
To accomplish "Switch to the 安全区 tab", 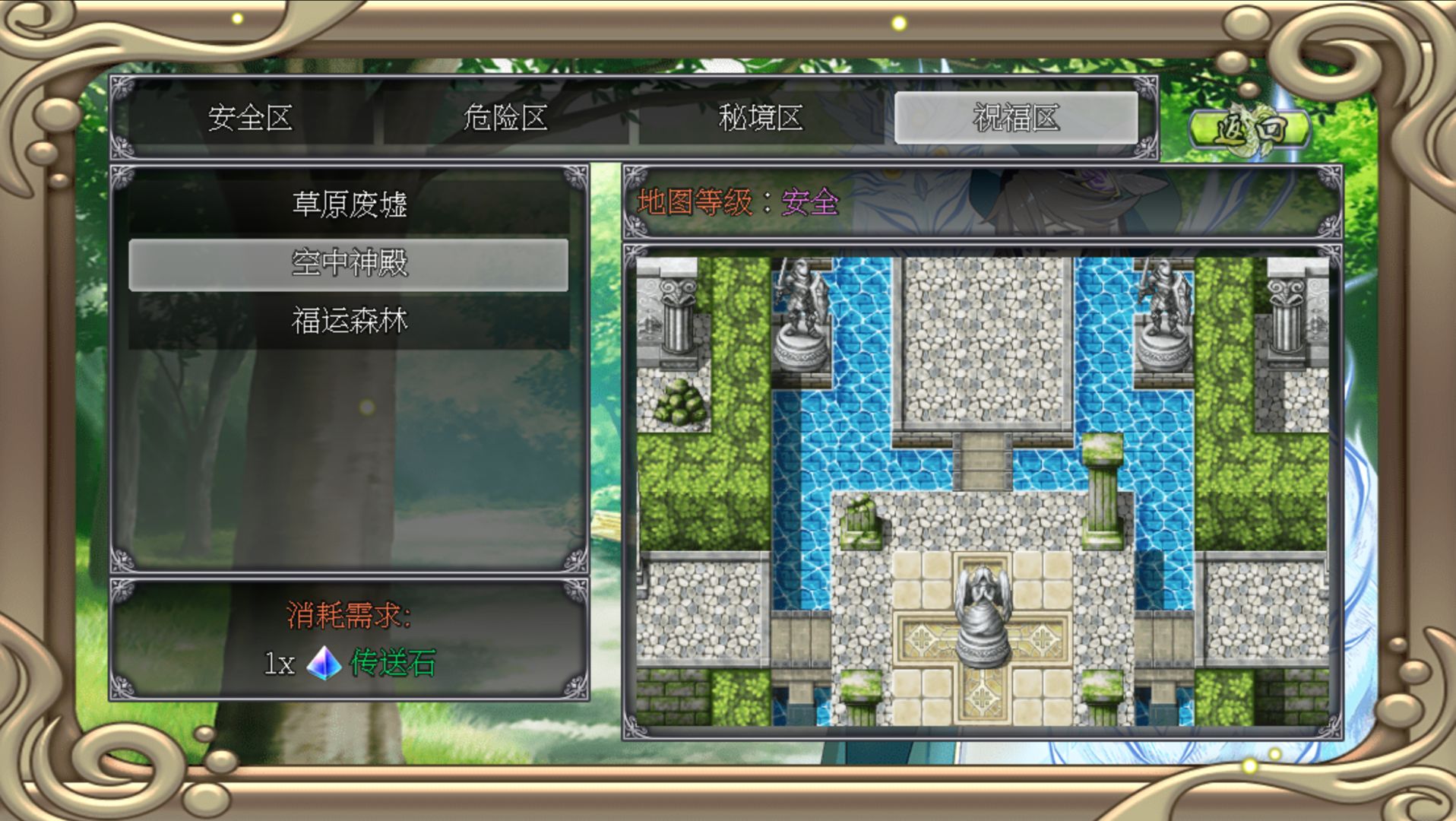I will 251,118.
